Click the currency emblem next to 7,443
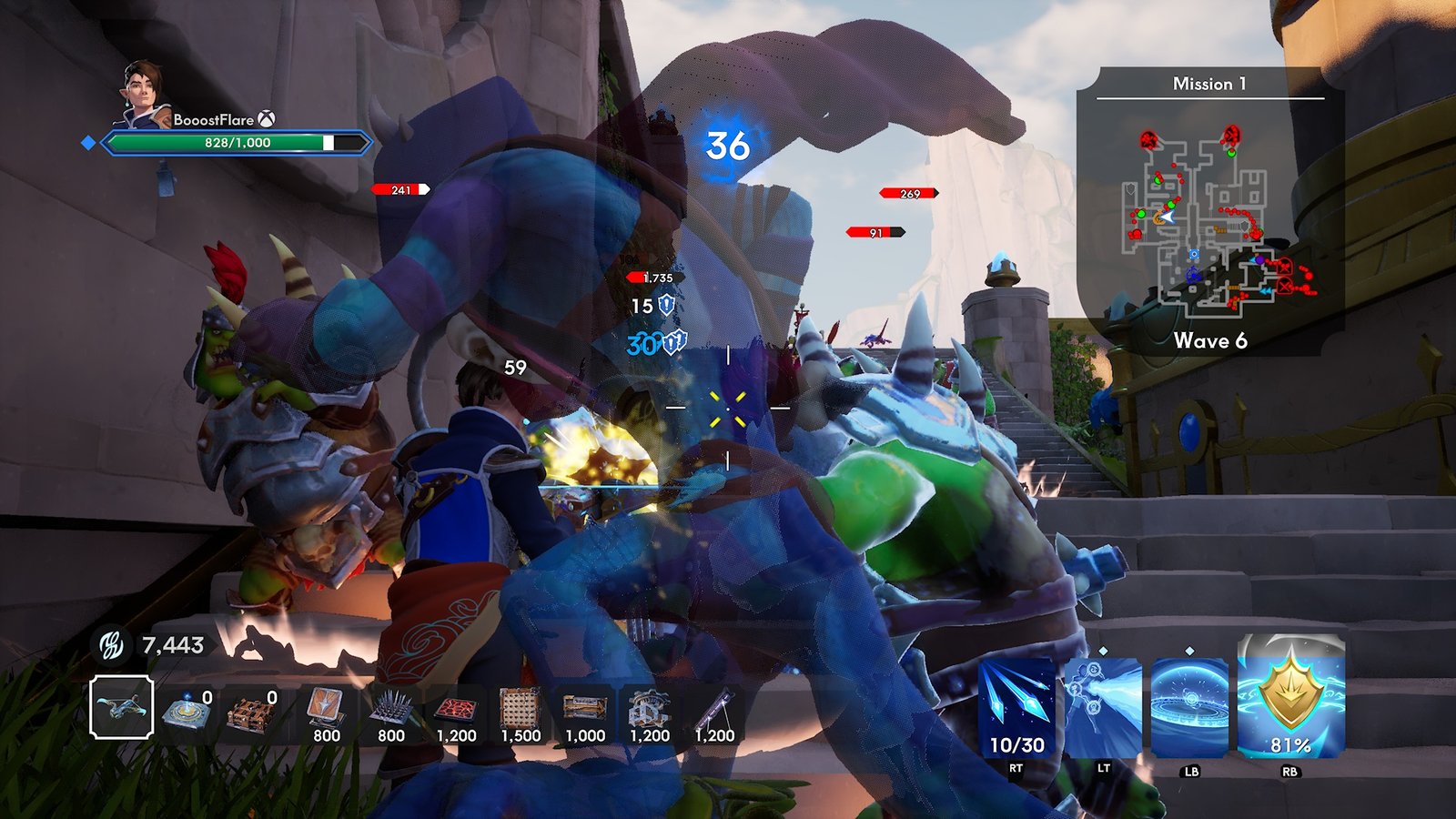 [109, 642]
